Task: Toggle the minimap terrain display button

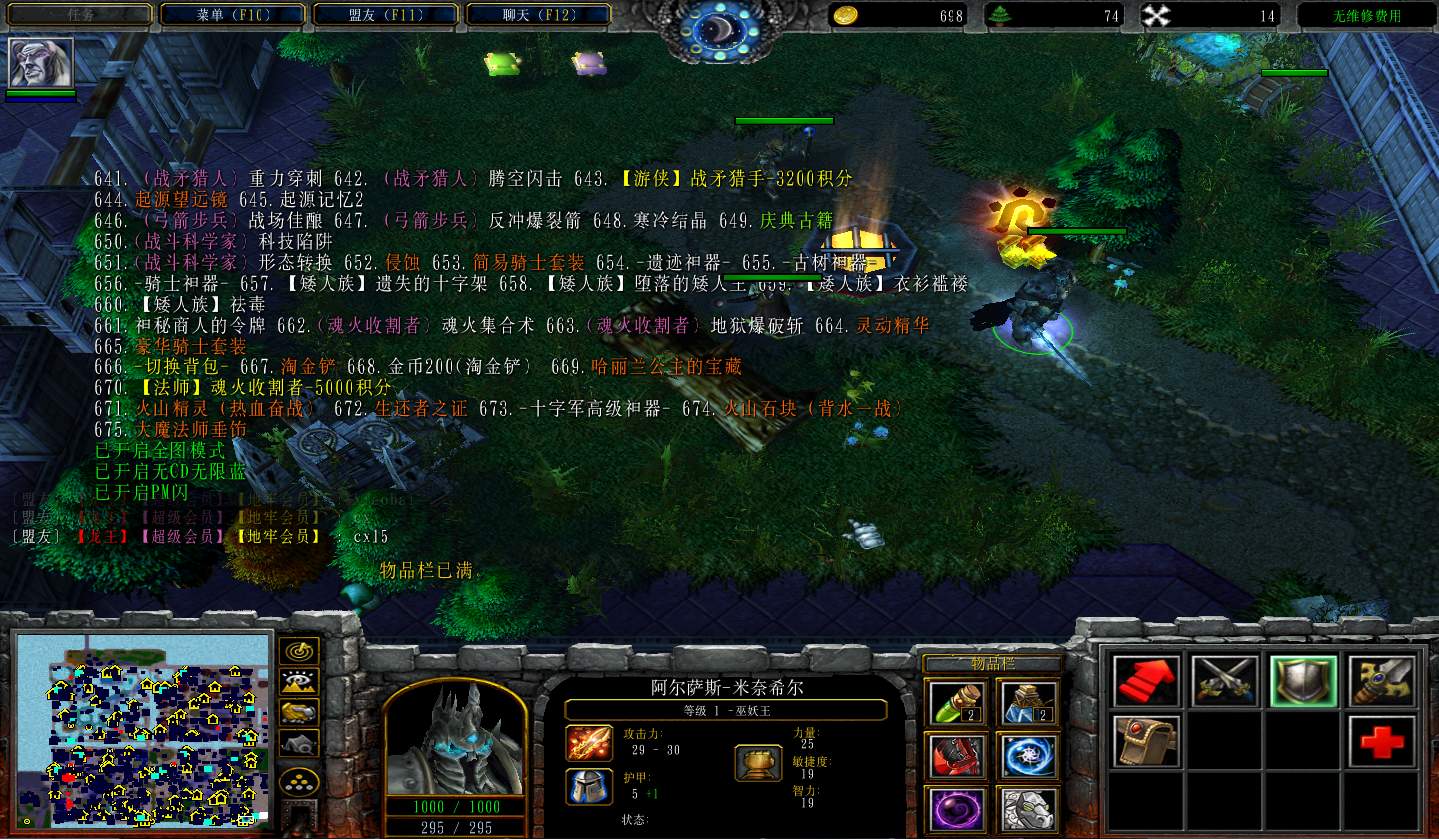Action: click(x=299, y=682)
